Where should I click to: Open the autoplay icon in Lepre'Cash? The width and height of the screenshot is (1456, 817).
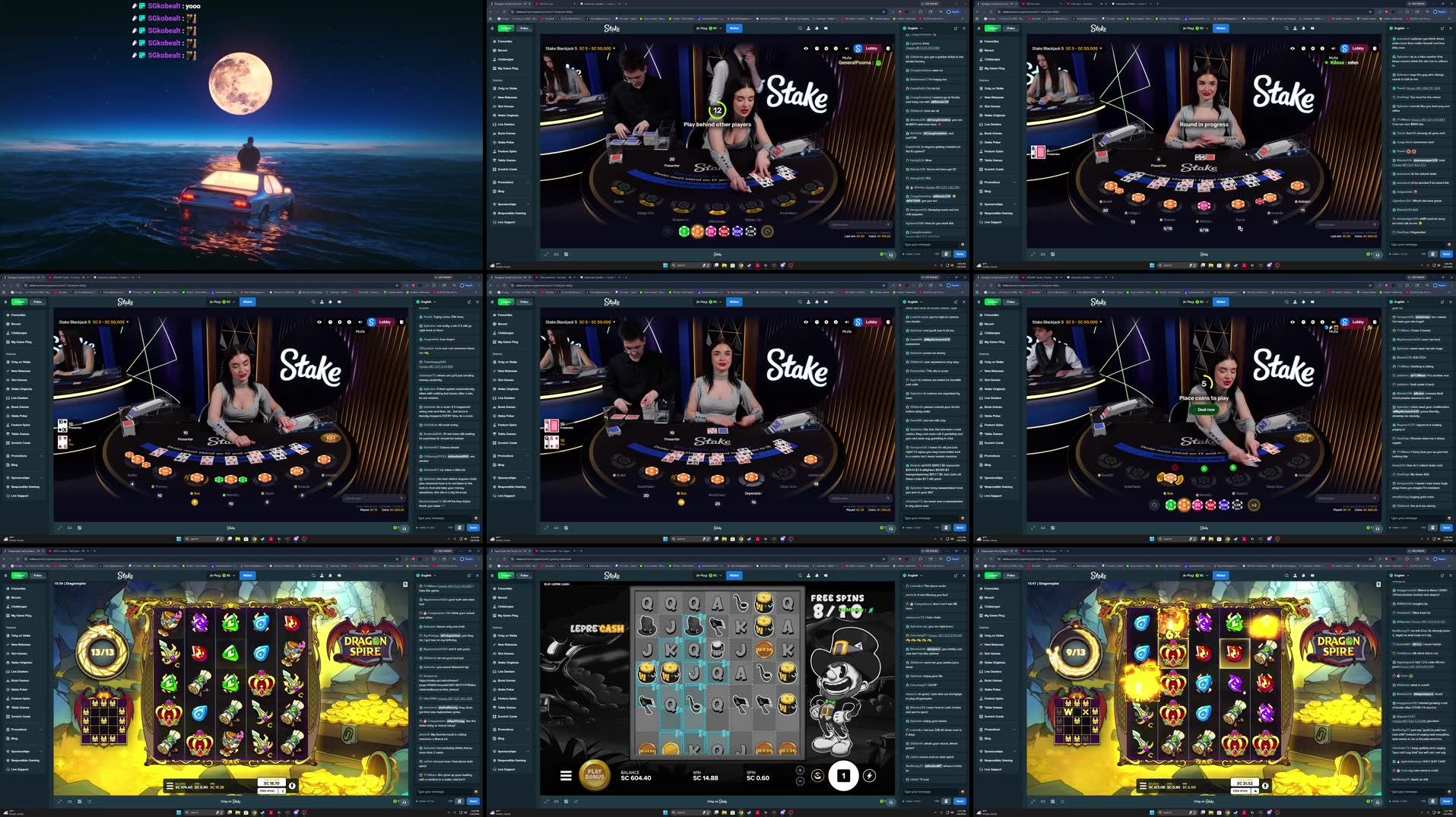pyautogui.click(x=818, y=776)
